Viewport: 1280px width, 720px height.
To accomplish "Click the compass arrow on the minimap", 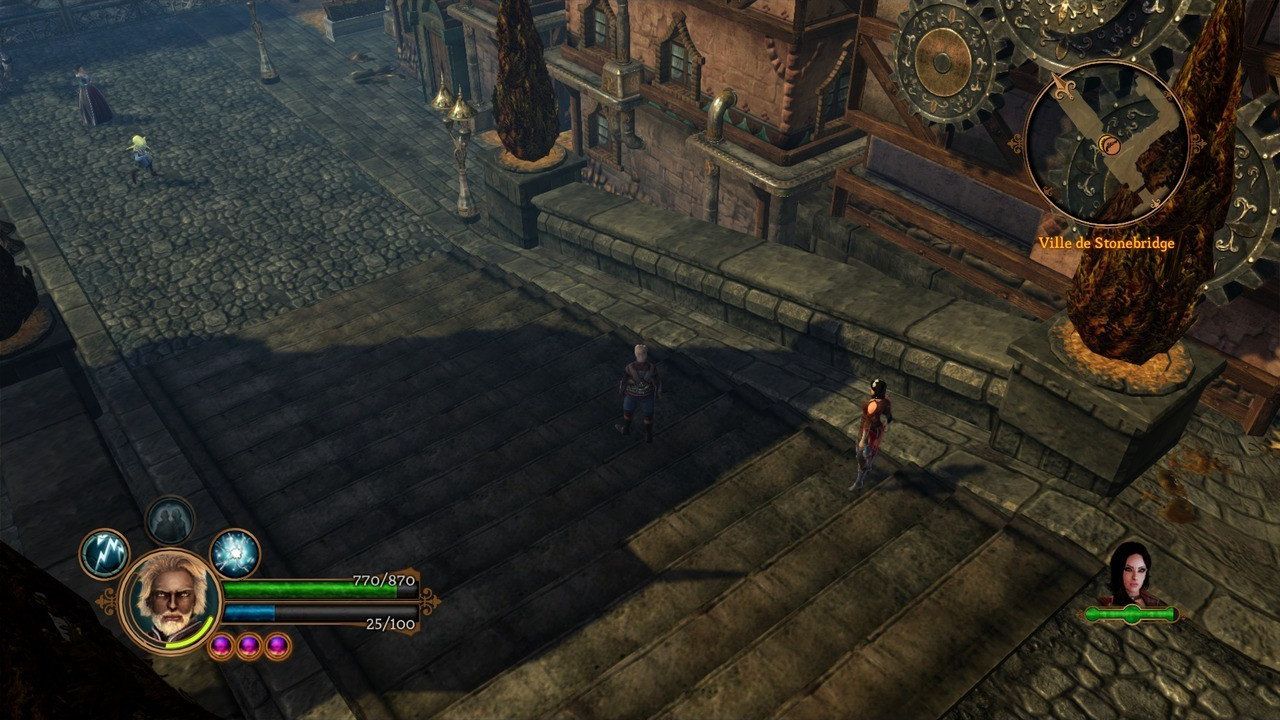I will pos(1063,89).
